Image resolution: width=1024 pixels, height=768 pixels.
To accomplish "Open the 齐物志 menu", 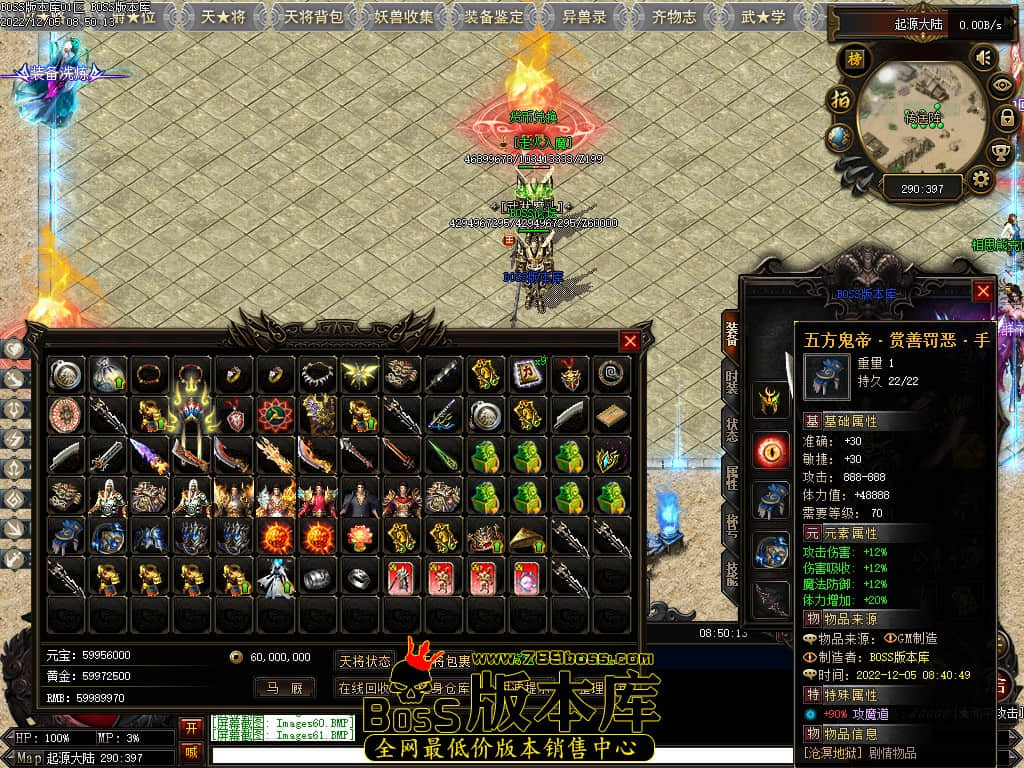I will 673,17.
